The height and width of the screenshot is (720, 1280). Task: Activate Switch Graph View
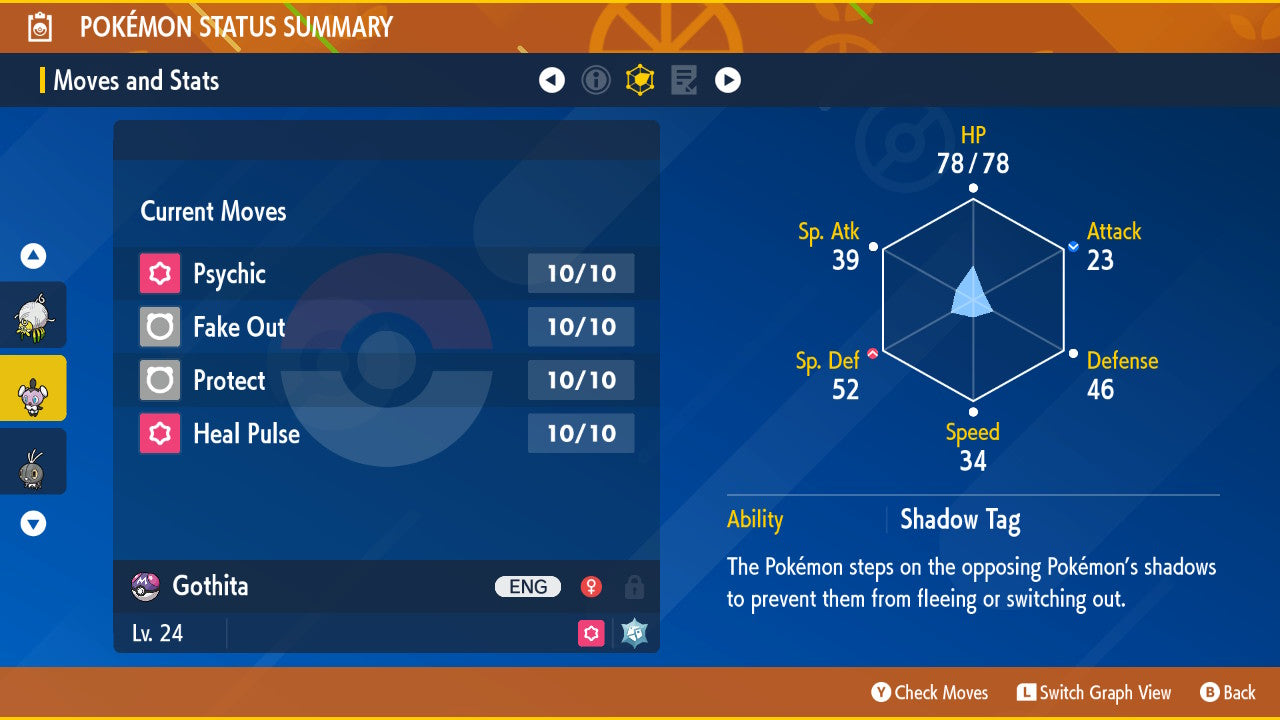[x=1094, y=693]
